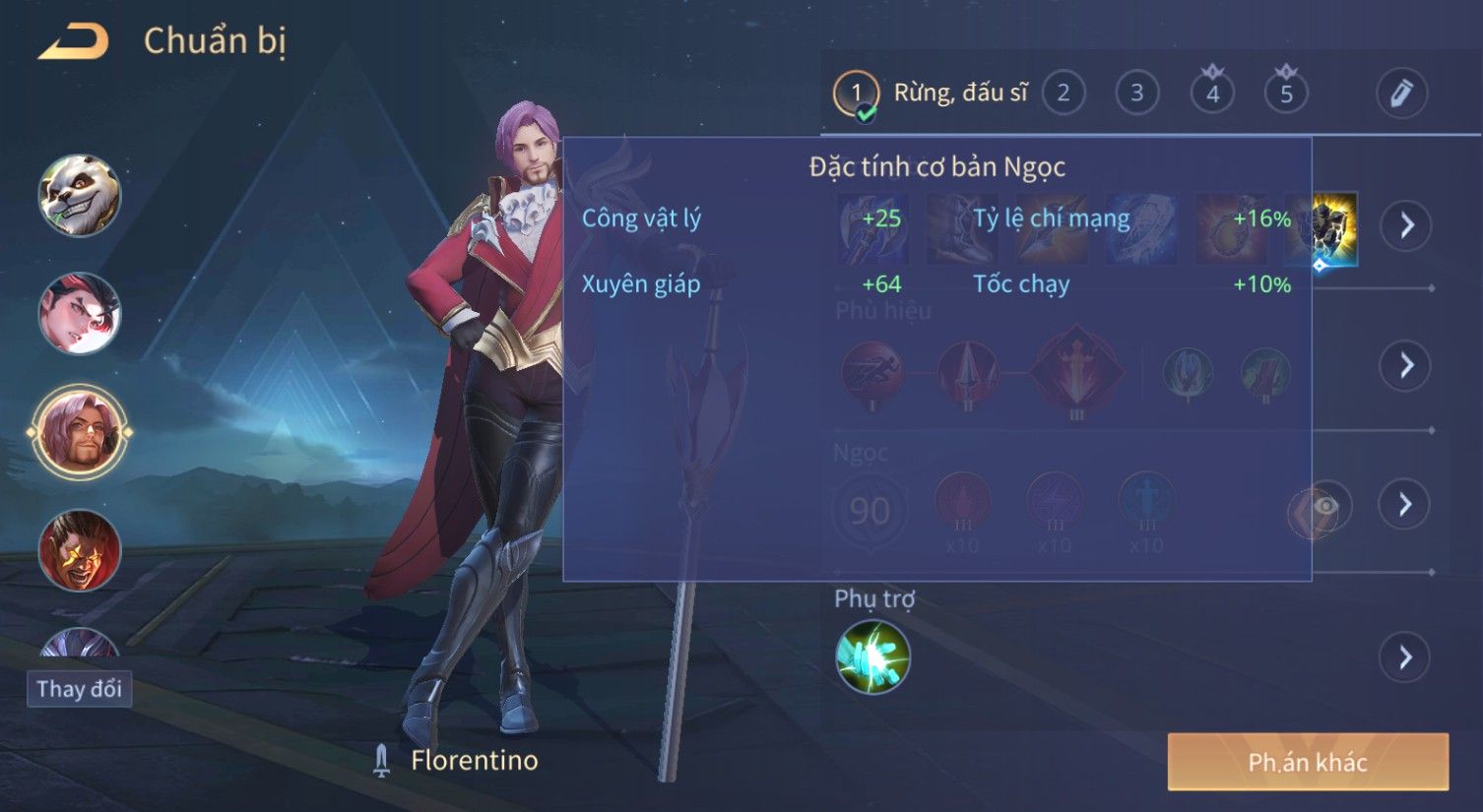Screen dimensions: 1483x812
Task: Expand the equipment row arrow
Action: point(1405,225)
